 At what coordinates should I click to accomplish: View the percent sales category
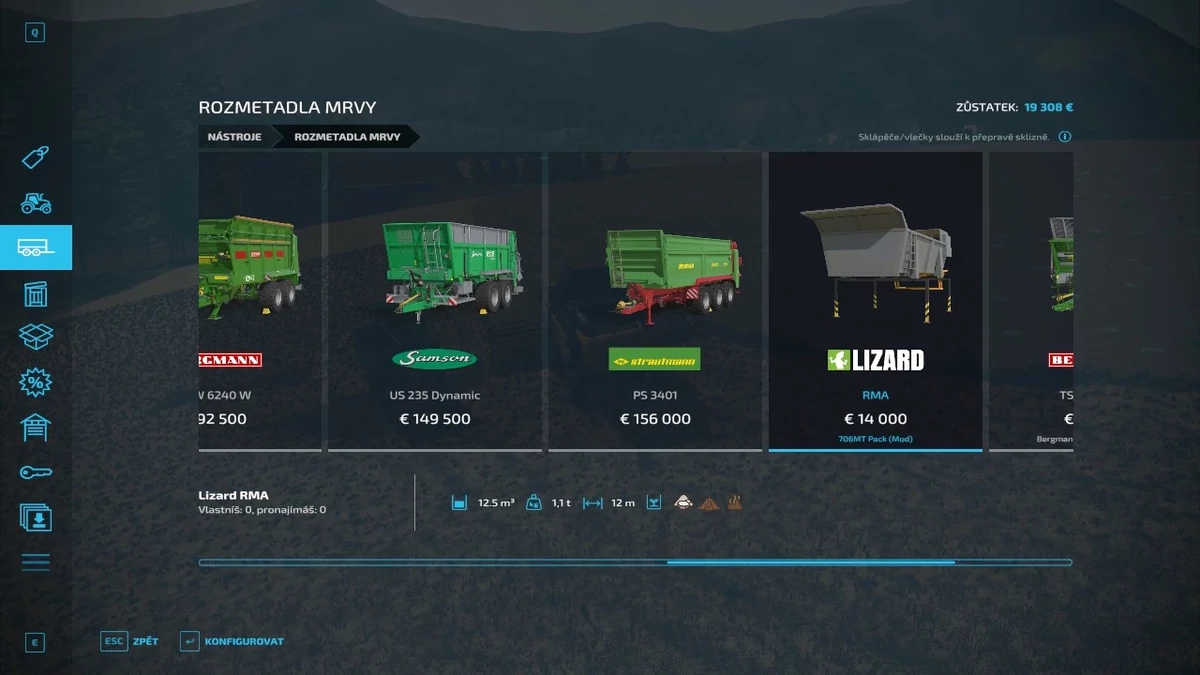(36, 382)
